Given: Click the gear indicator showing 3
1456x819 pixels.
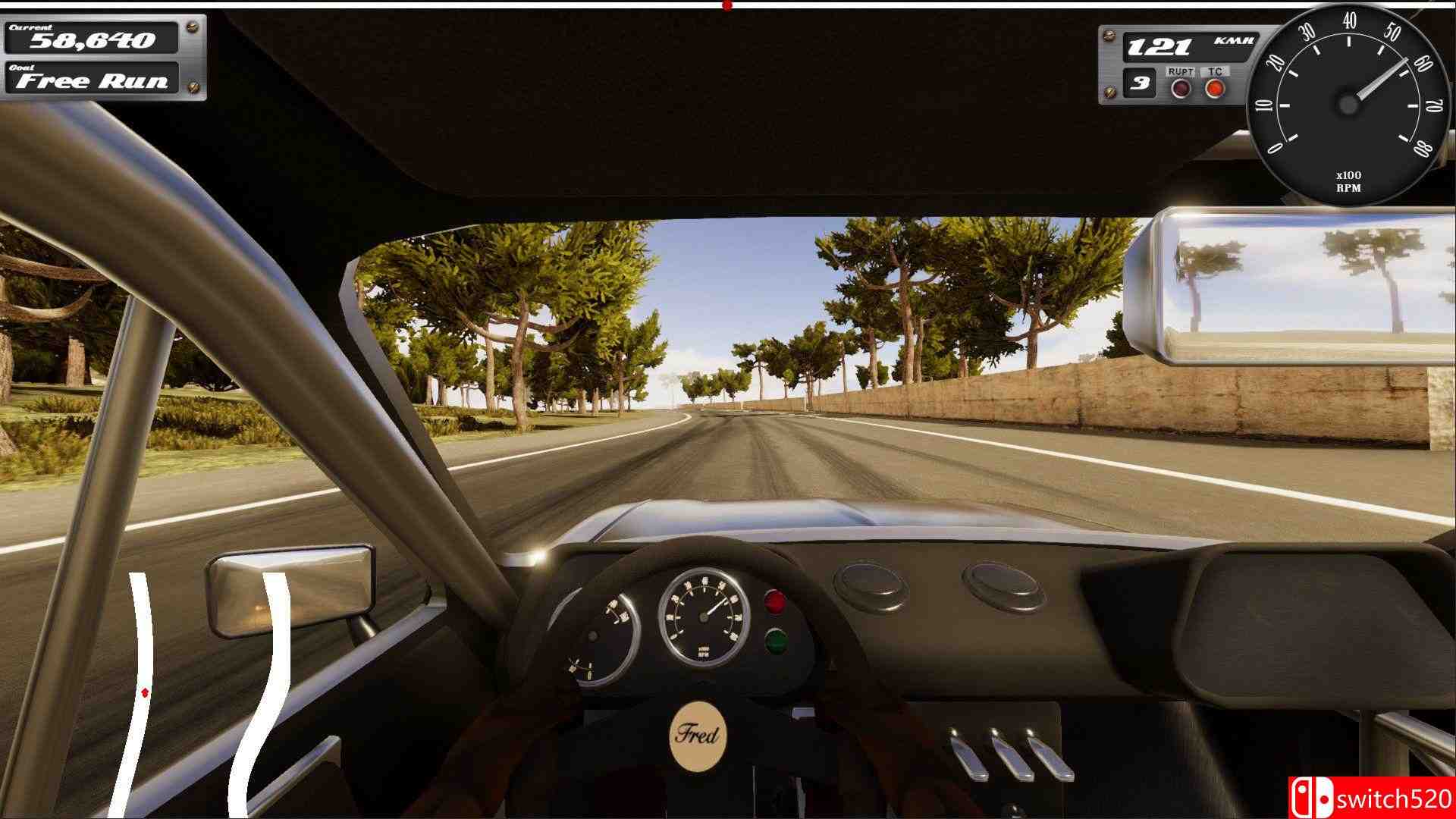Looking at the screenshot, I should 1139,84.
